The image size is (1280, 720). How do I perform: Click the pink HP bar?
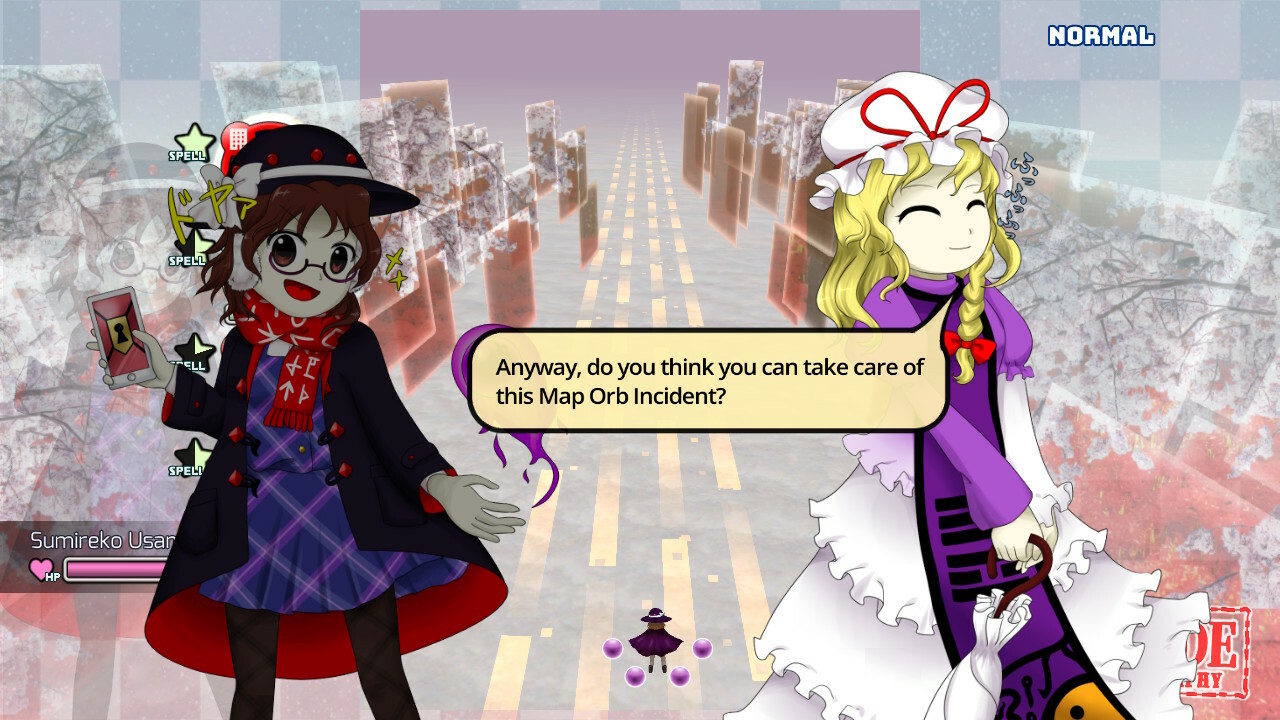click(120, 568)
